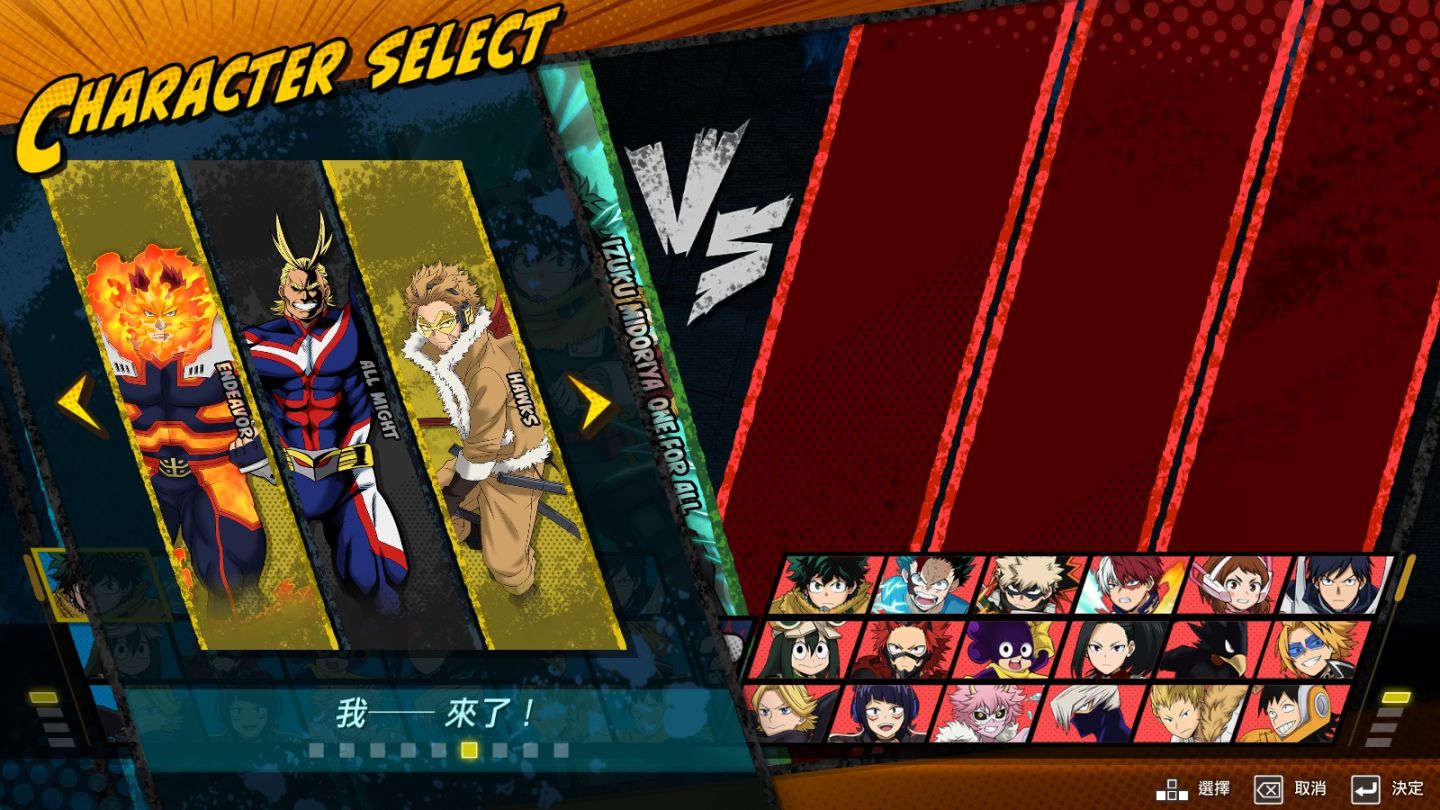Choose the masked white-haired Shoji portrait
This screenshot has height=810, width=1440.
pos(1093,714)
